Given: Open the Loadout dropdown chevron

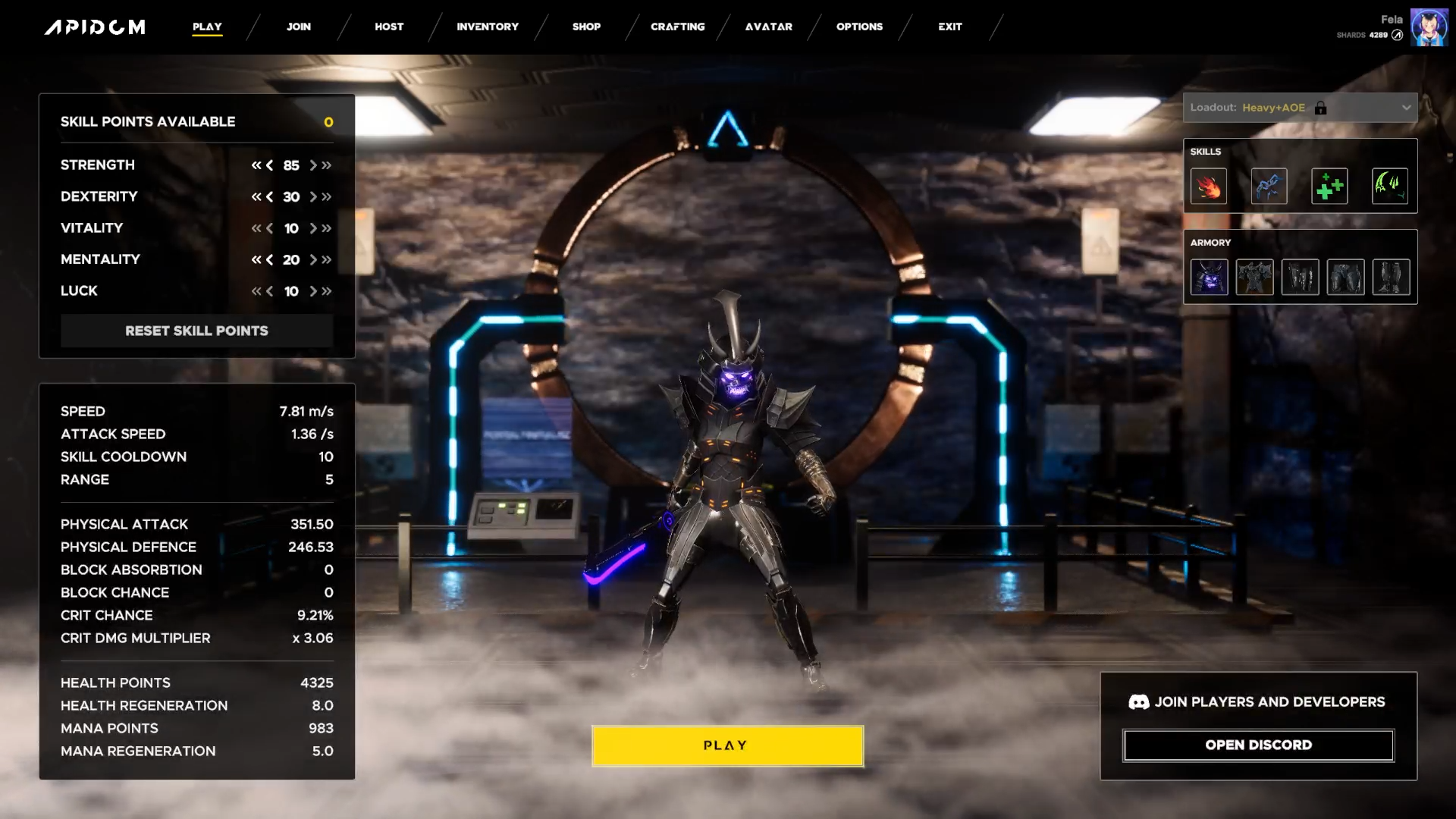Looking at the screenshot, I should [x=1407, y=108].
